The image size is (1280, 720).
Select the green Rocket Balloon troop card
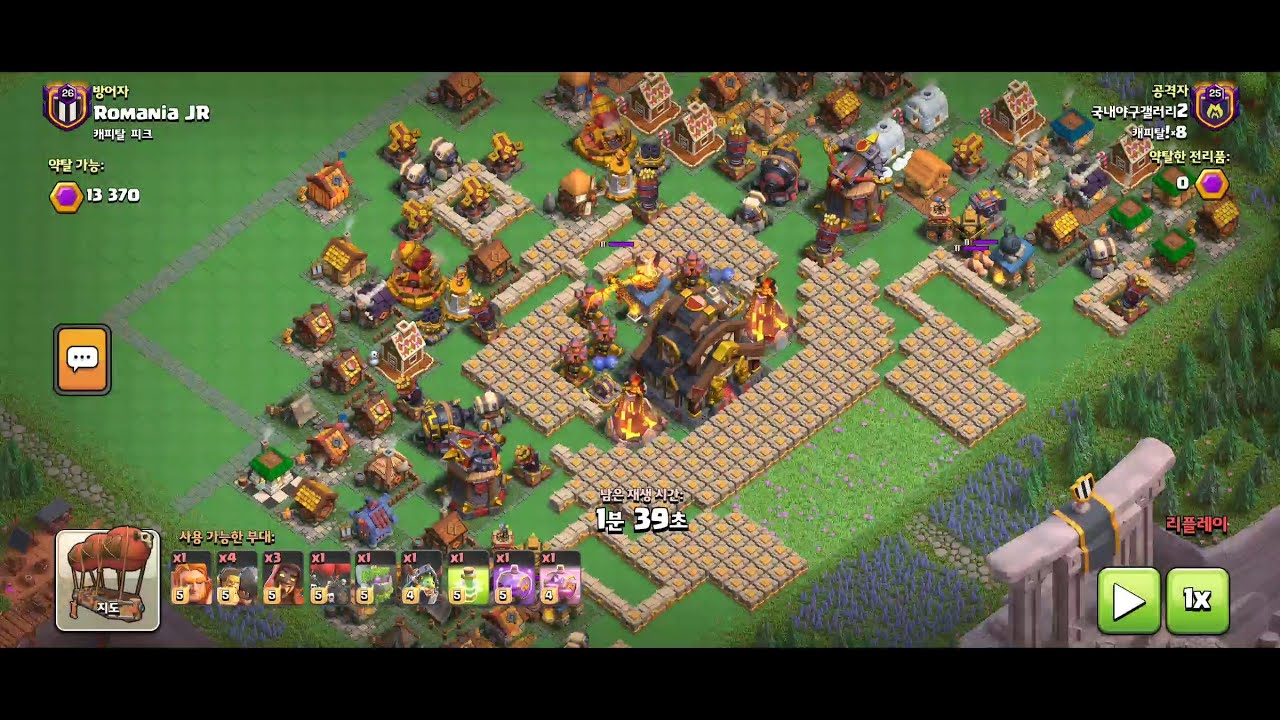[x=376, y=578]
